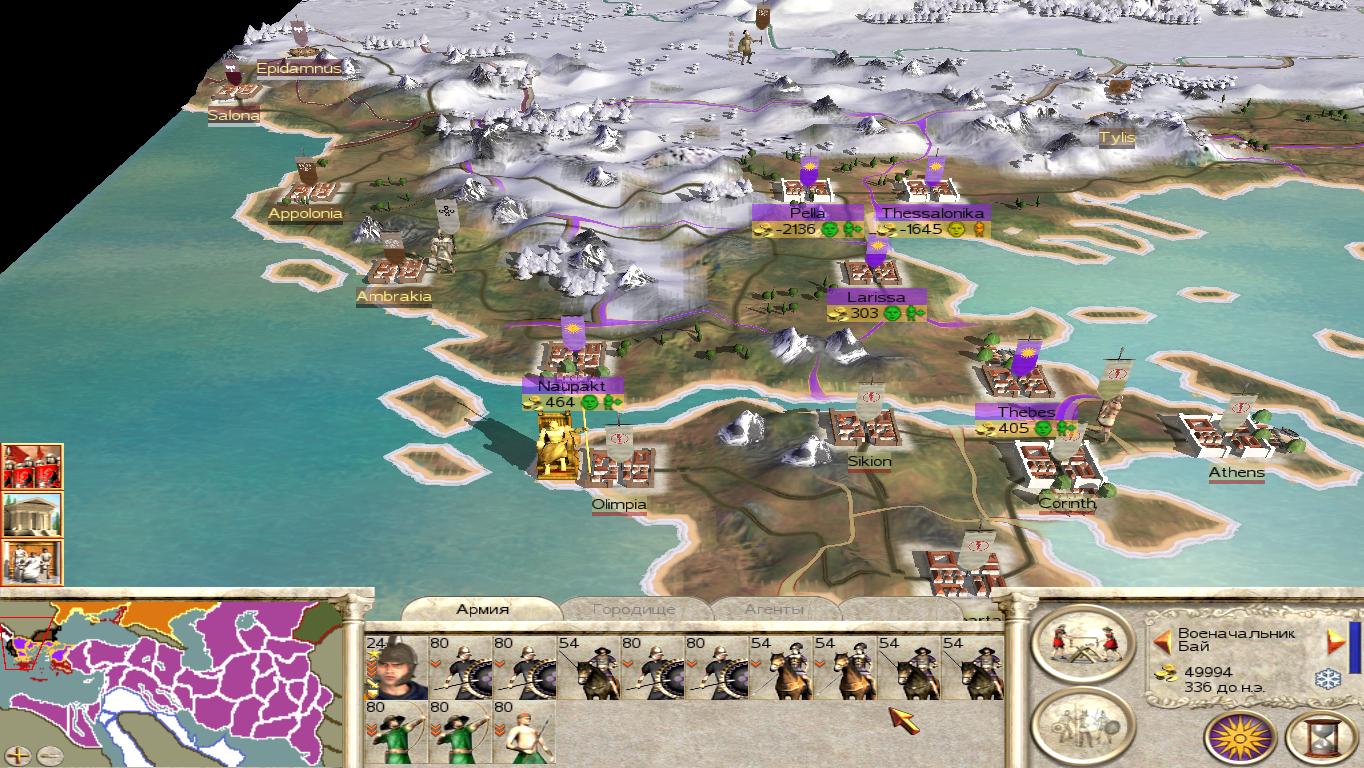Switch to the Агенты tab
The height and width of the screenshot is (768, 1364).
click(774, 609)
